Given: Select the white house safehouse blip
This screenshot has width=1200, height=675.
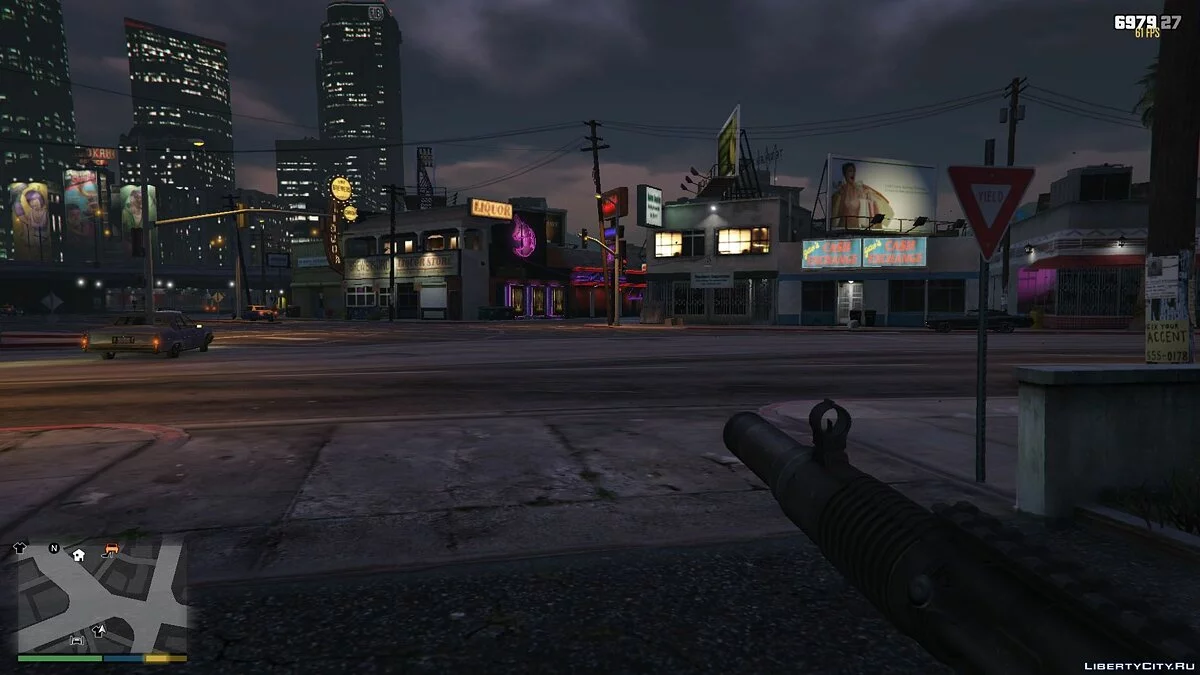Looking at the screenshot, I should pos(78,554).
